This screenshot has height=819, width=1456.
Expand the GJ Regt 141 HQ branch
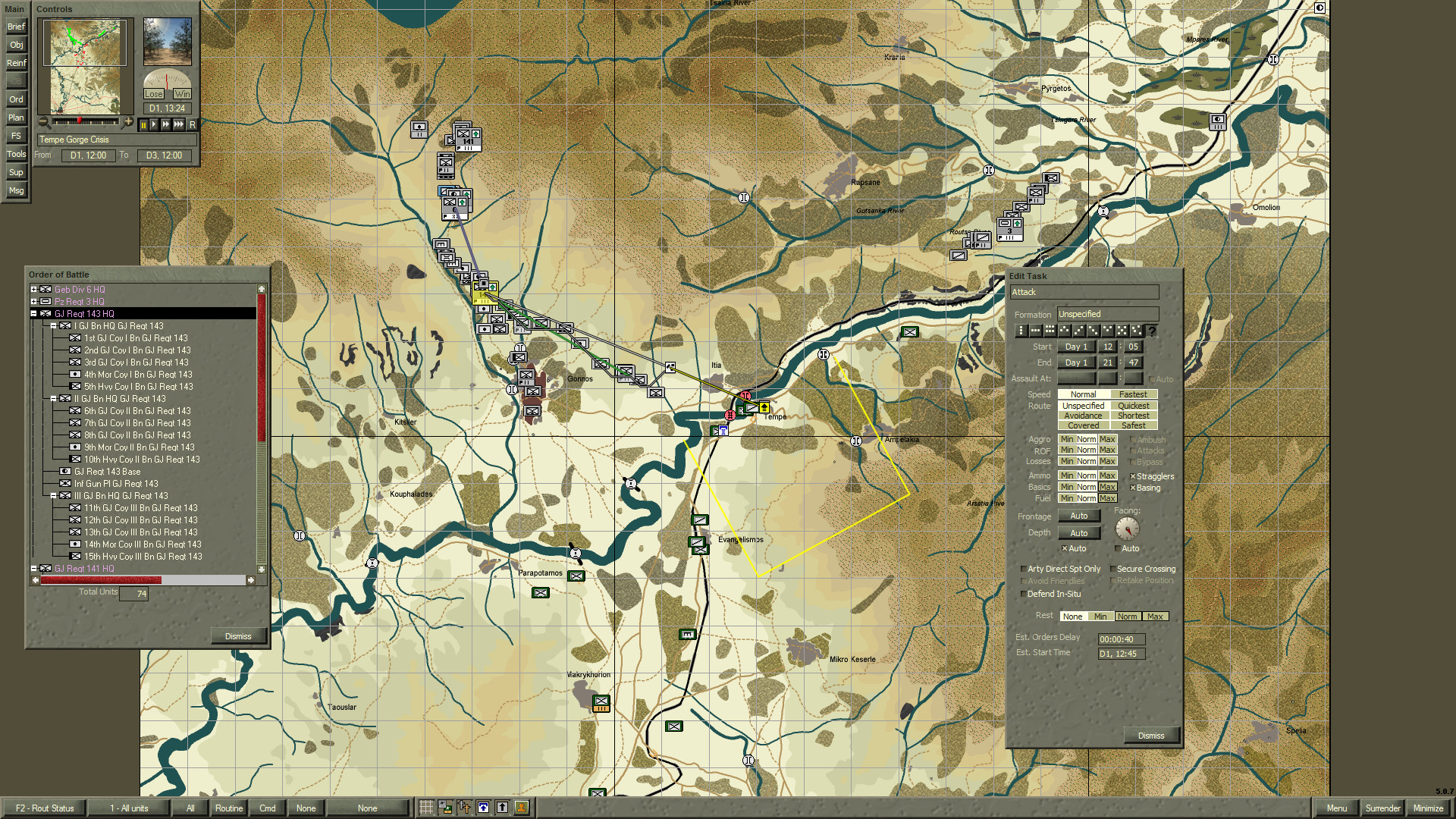point(32,568)
